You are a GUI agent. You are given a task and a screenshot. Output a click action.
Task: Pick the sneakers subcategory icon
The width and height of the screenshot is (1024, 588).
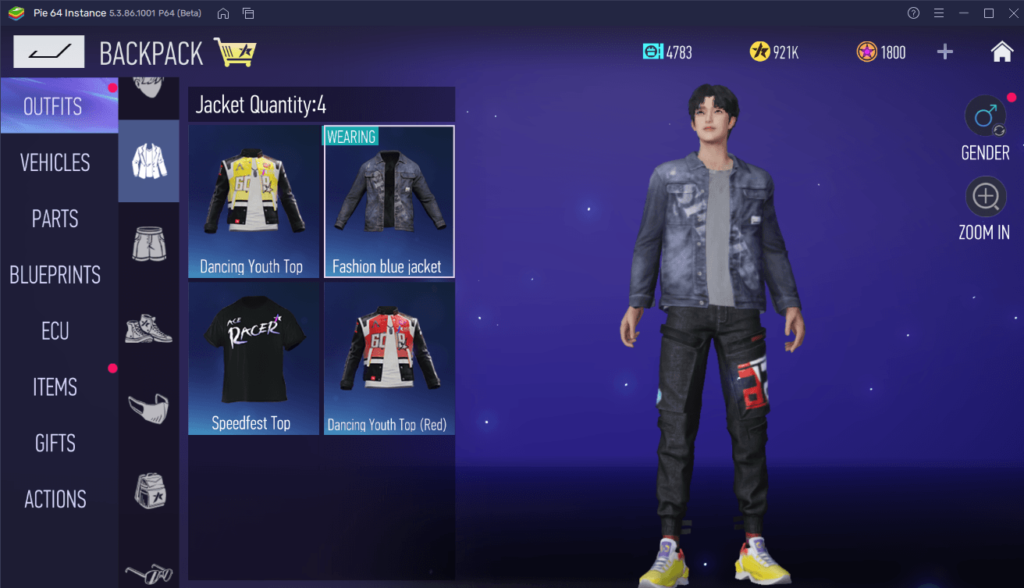pos(148,326)
